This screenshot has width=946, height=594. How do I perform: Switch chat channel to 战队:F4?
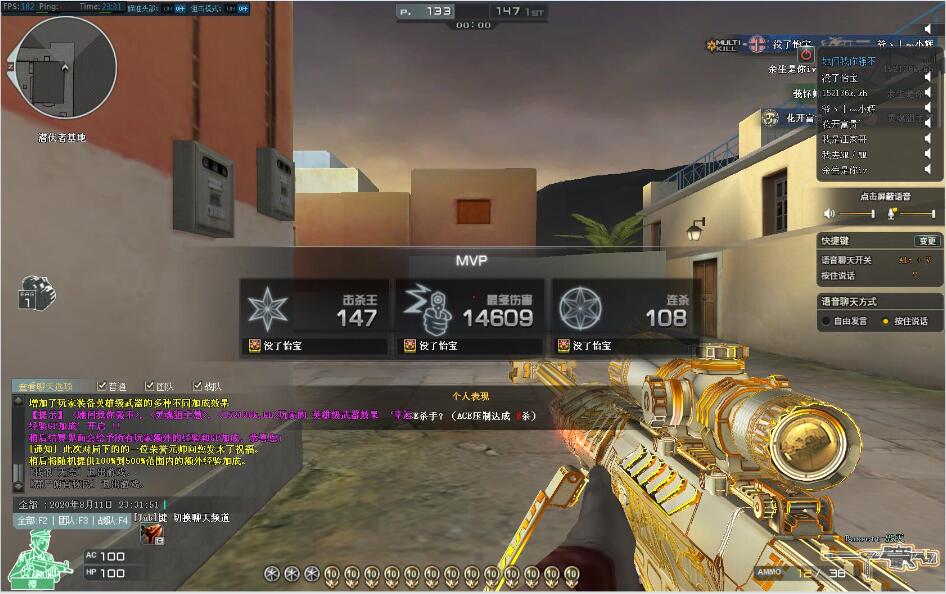(112, 520)
